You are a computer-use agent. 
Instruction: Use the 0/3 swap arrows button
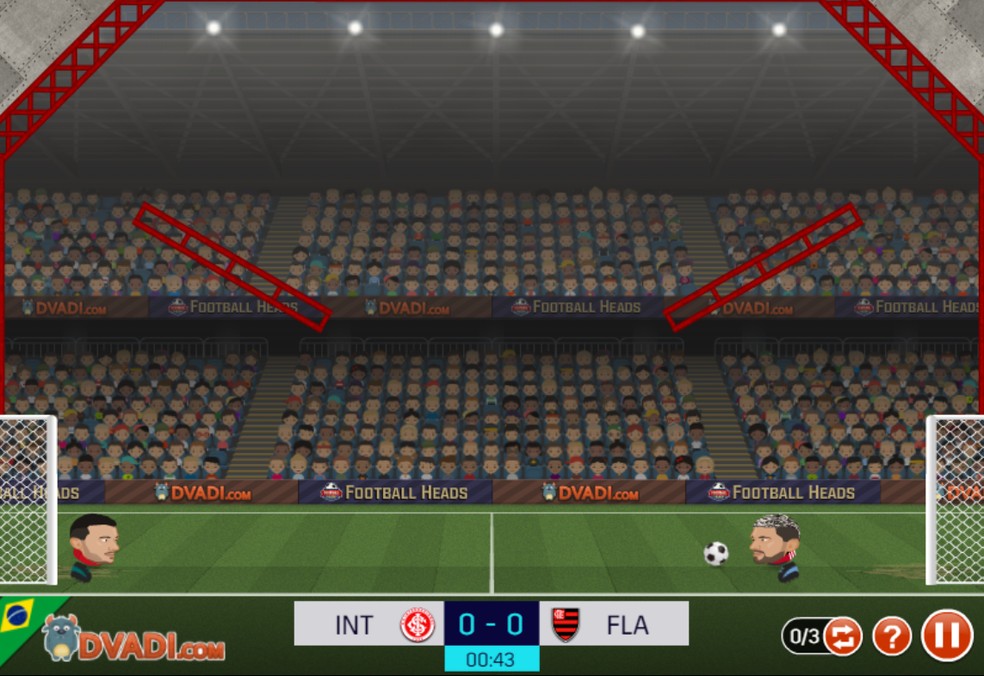click(x=842, y=636)
